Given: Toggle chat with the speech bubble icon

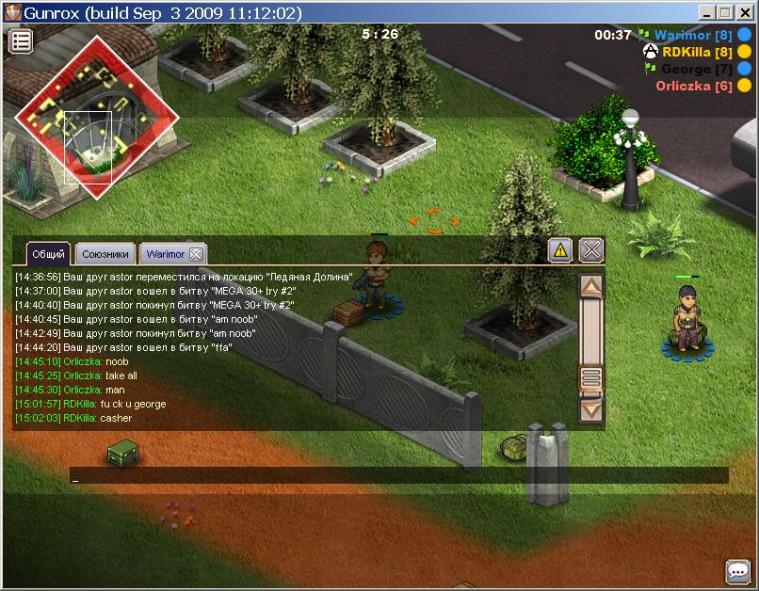Looking at the screenshot, I should [738, 571].
